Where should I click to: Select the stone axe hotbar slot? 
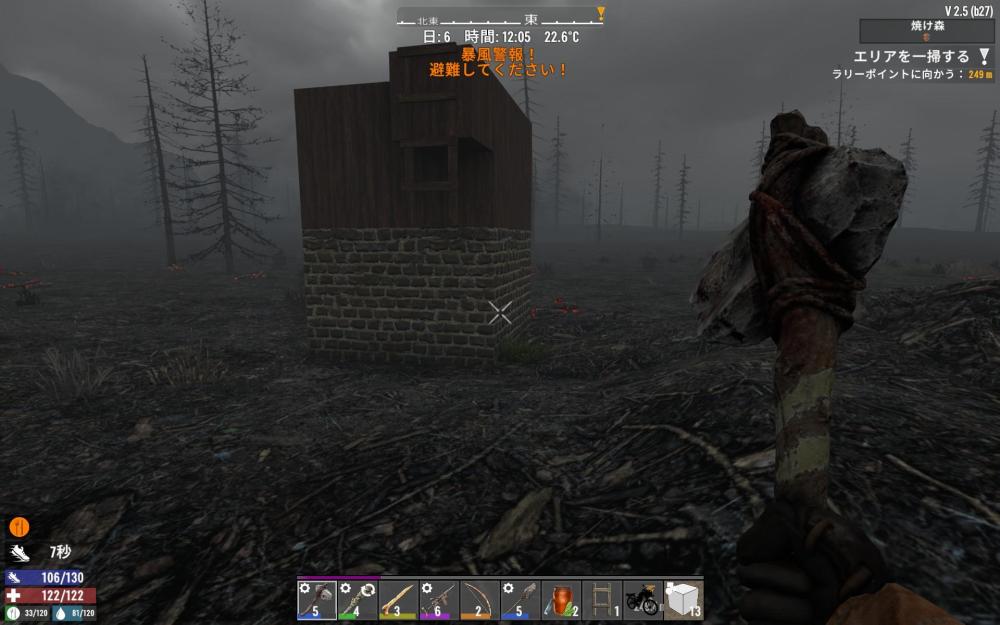pyautogui.click(x=317, y=600)
